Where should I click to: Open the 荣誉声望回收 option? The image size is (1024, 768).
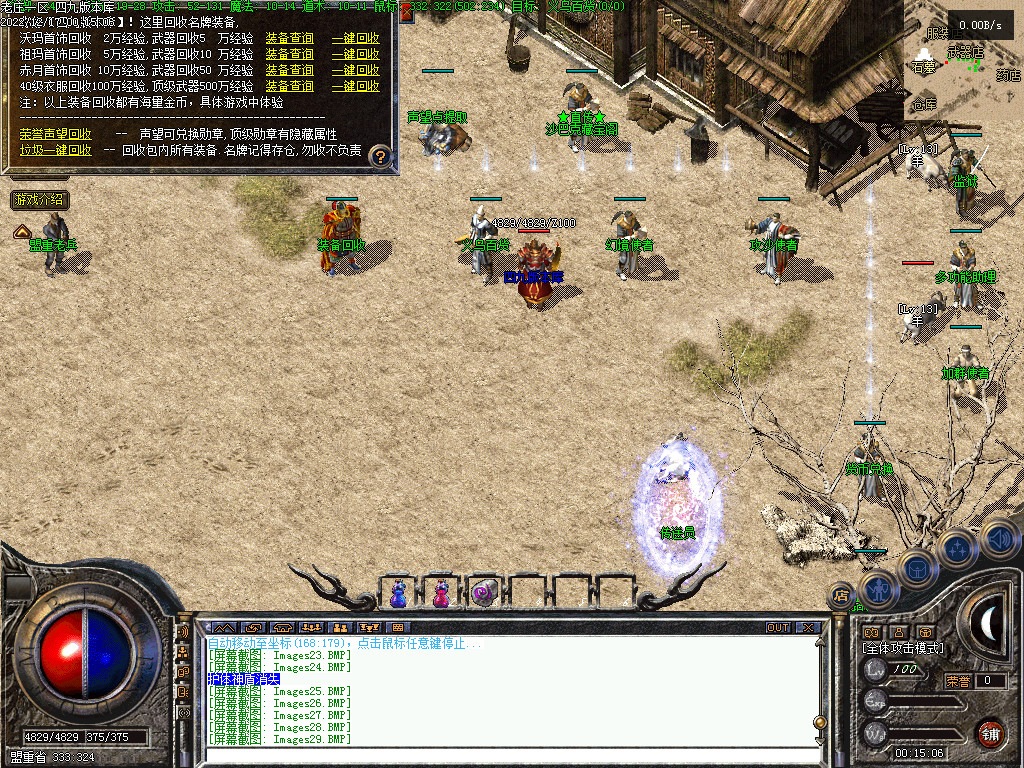tap(55, 133)
